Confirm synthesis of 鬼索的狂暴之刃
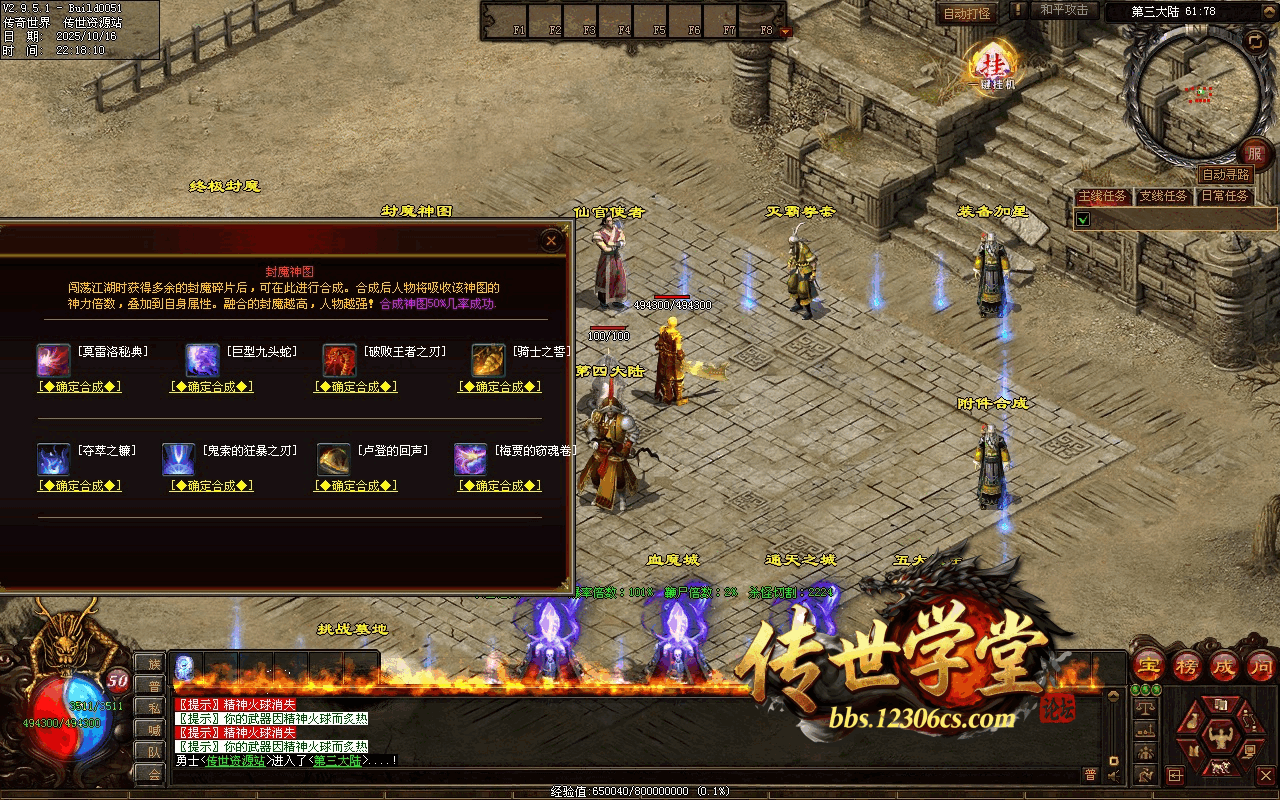This screenshot has width=1280, height=800. (211, 486)
